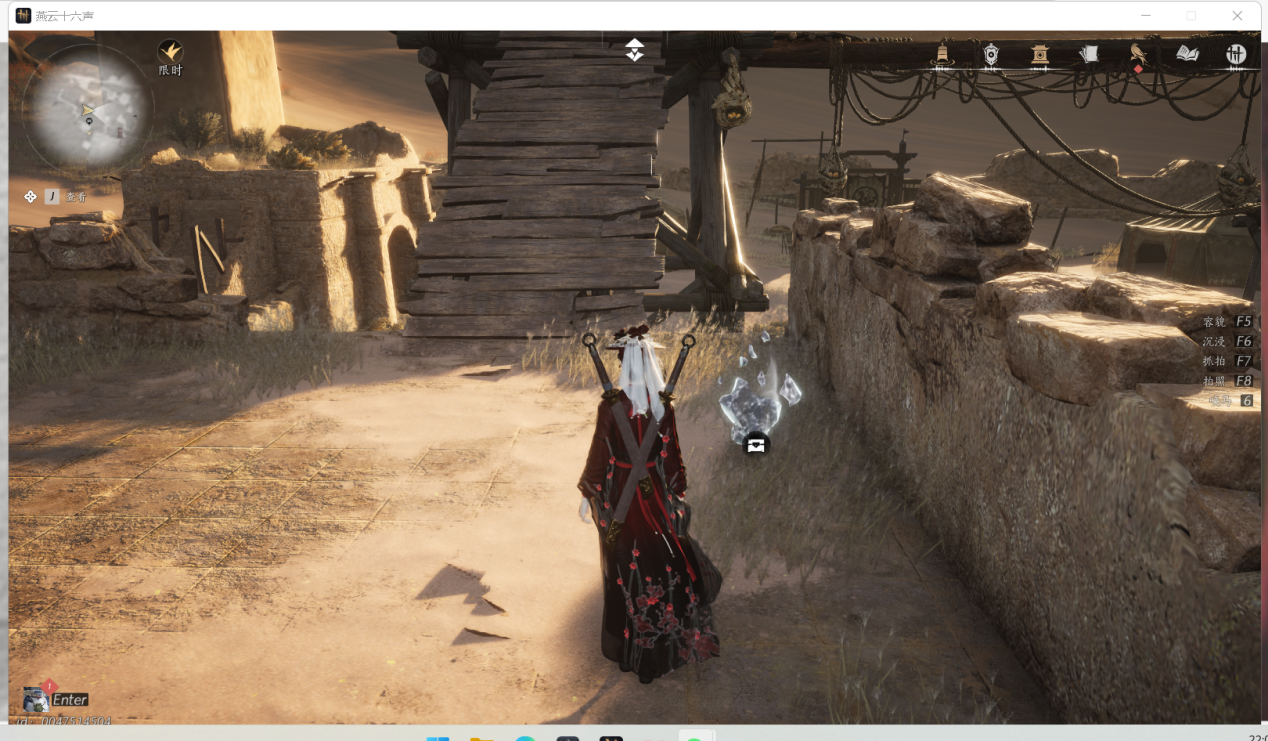Open the stacked papers icon

[1089, 54]
